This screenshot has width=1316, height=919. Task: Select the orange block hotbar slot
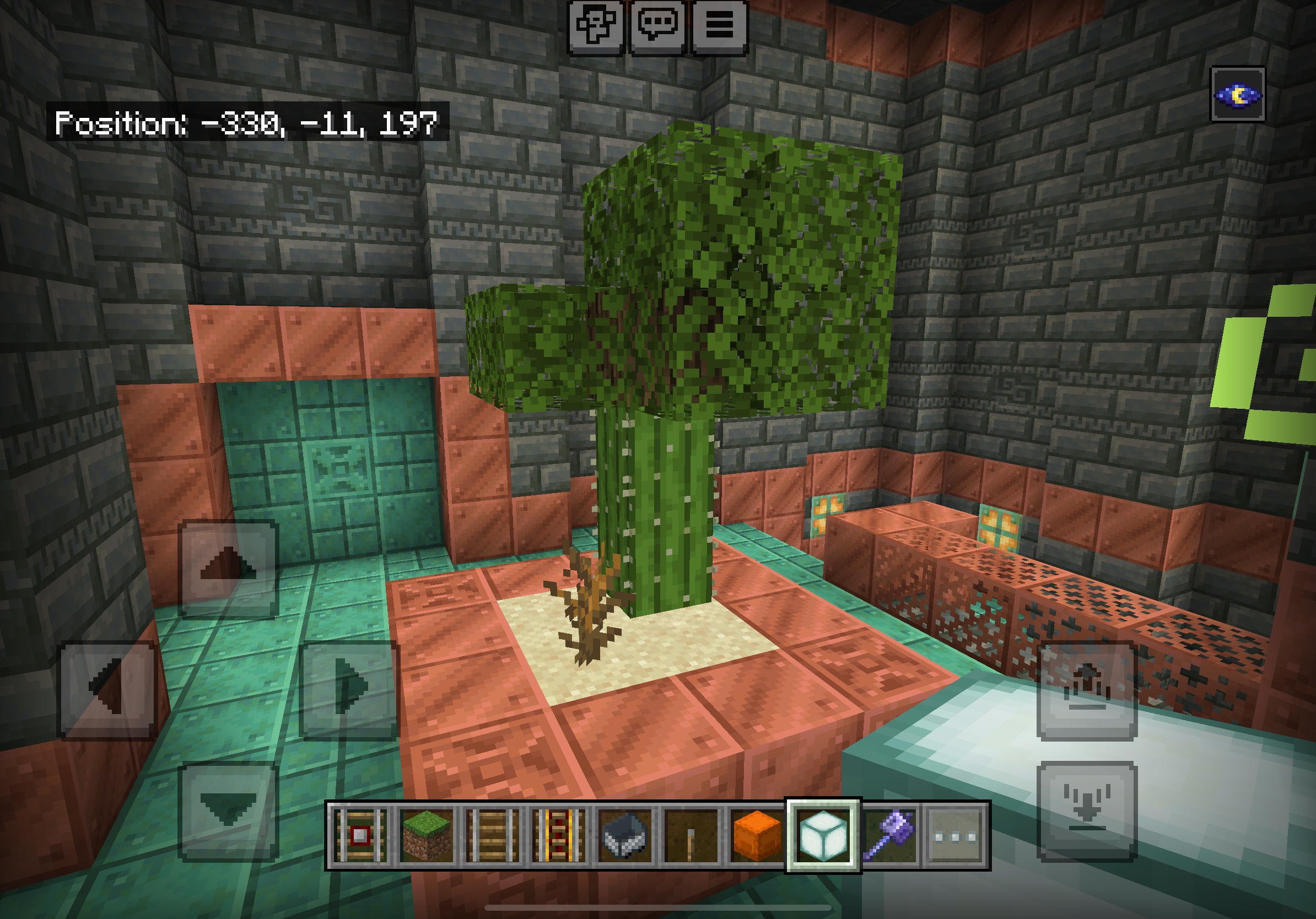click(x=757, y=836)
